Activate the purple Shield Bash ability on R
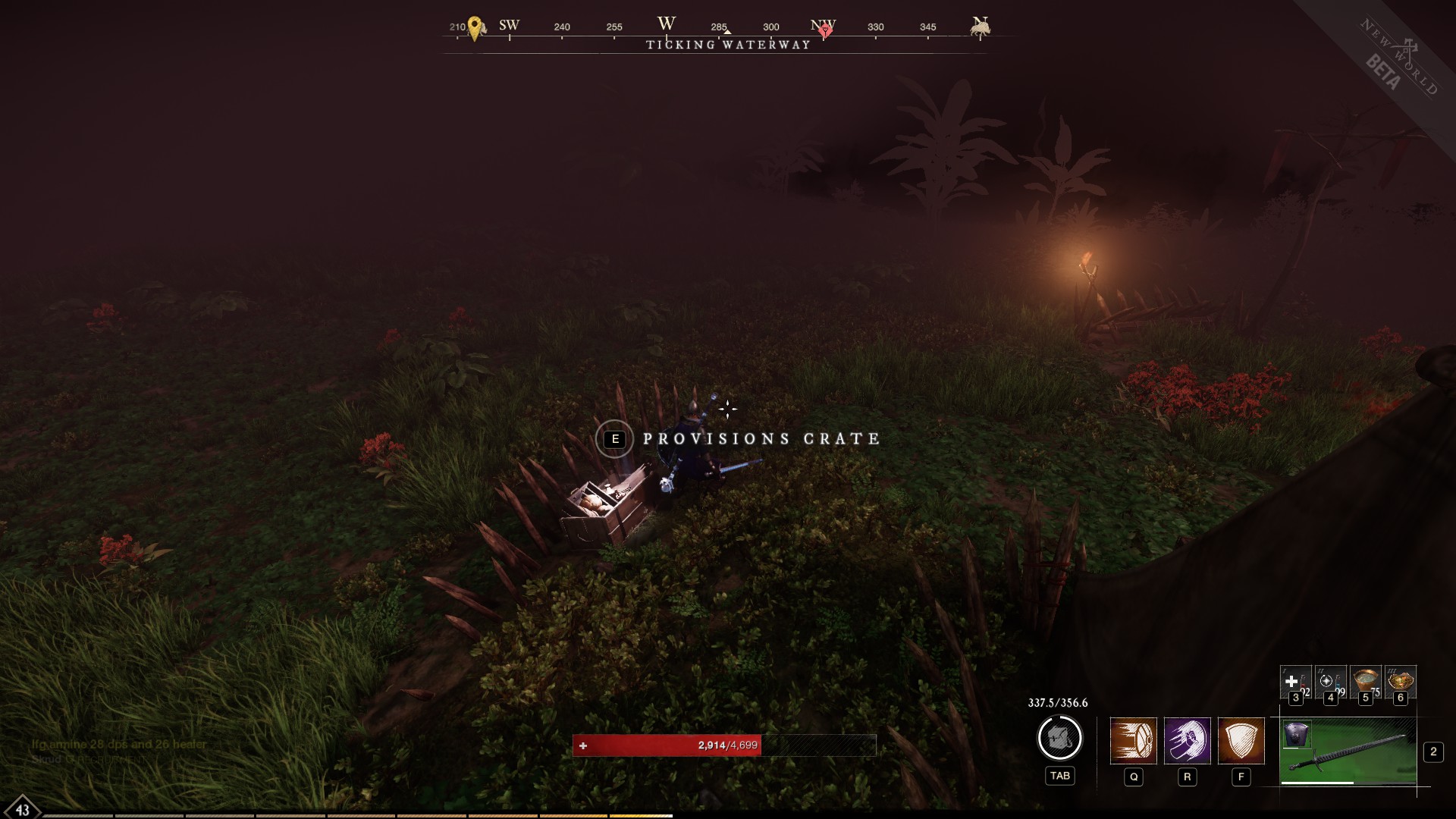The image size is (1456, 819). click(1187, 742)
